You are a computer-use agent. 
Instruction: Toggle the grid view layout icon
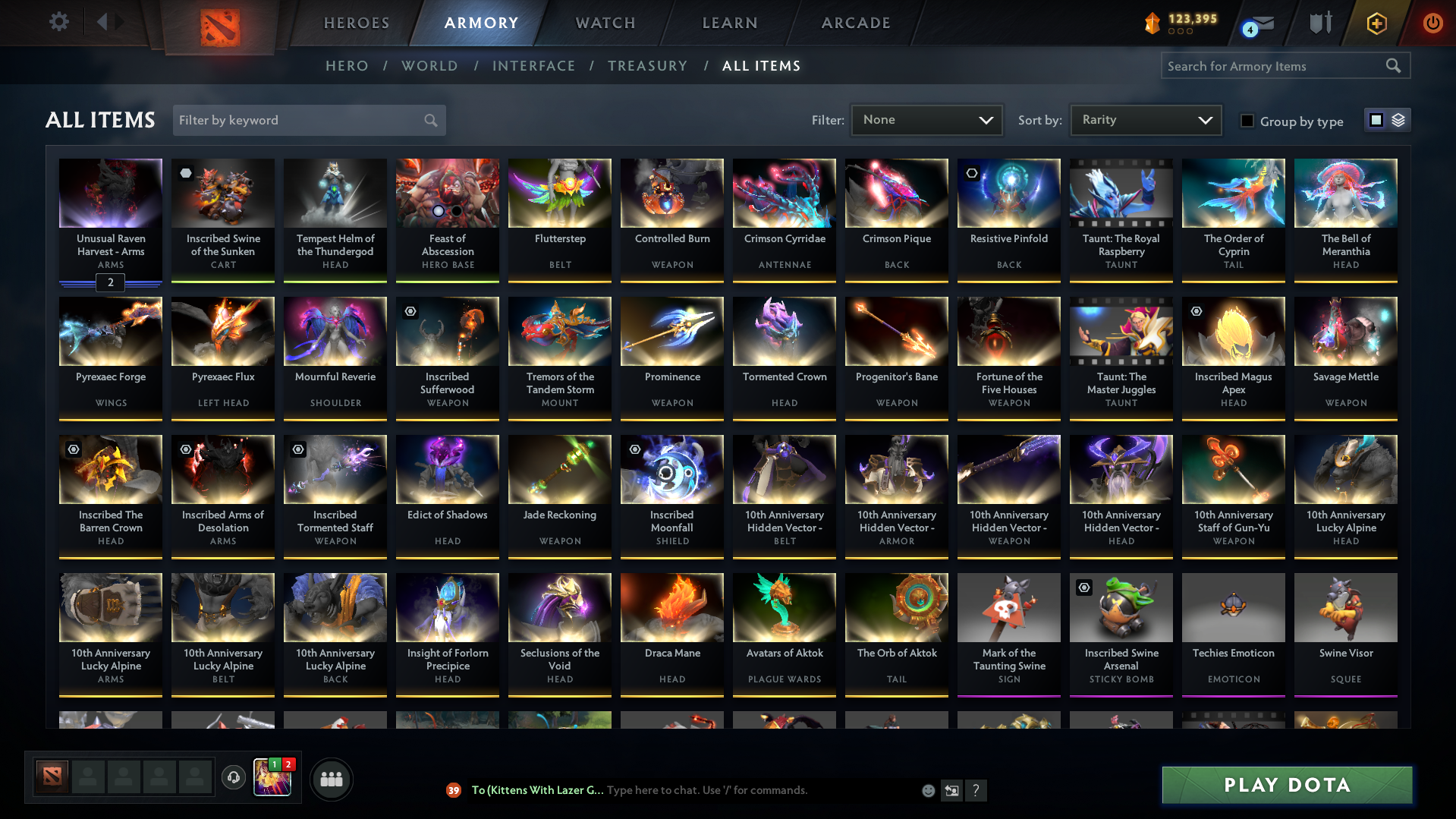coord(1376,120)
